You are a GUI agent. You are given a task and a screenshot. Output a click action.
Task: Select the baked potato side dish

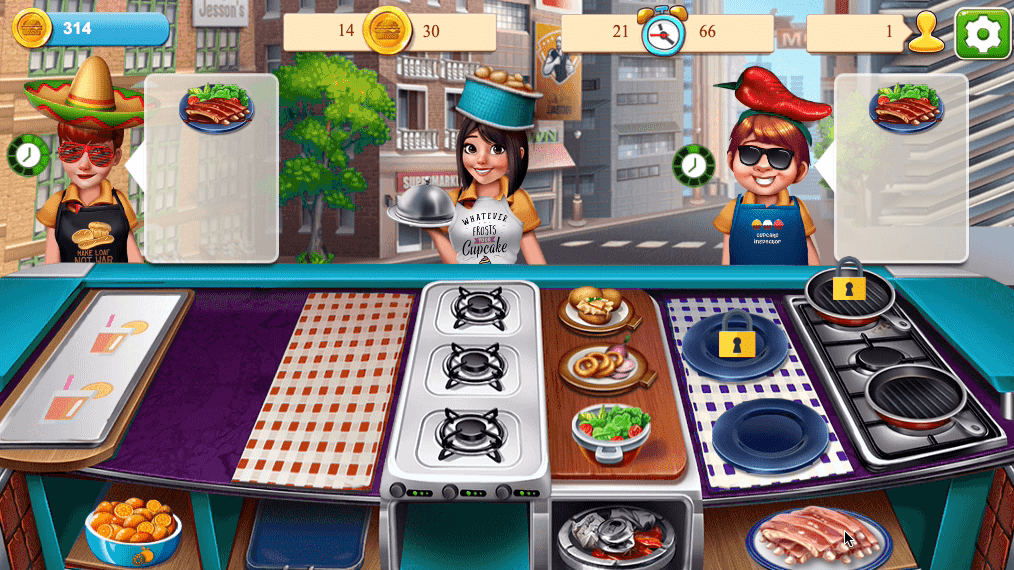[x=597, y=308]
